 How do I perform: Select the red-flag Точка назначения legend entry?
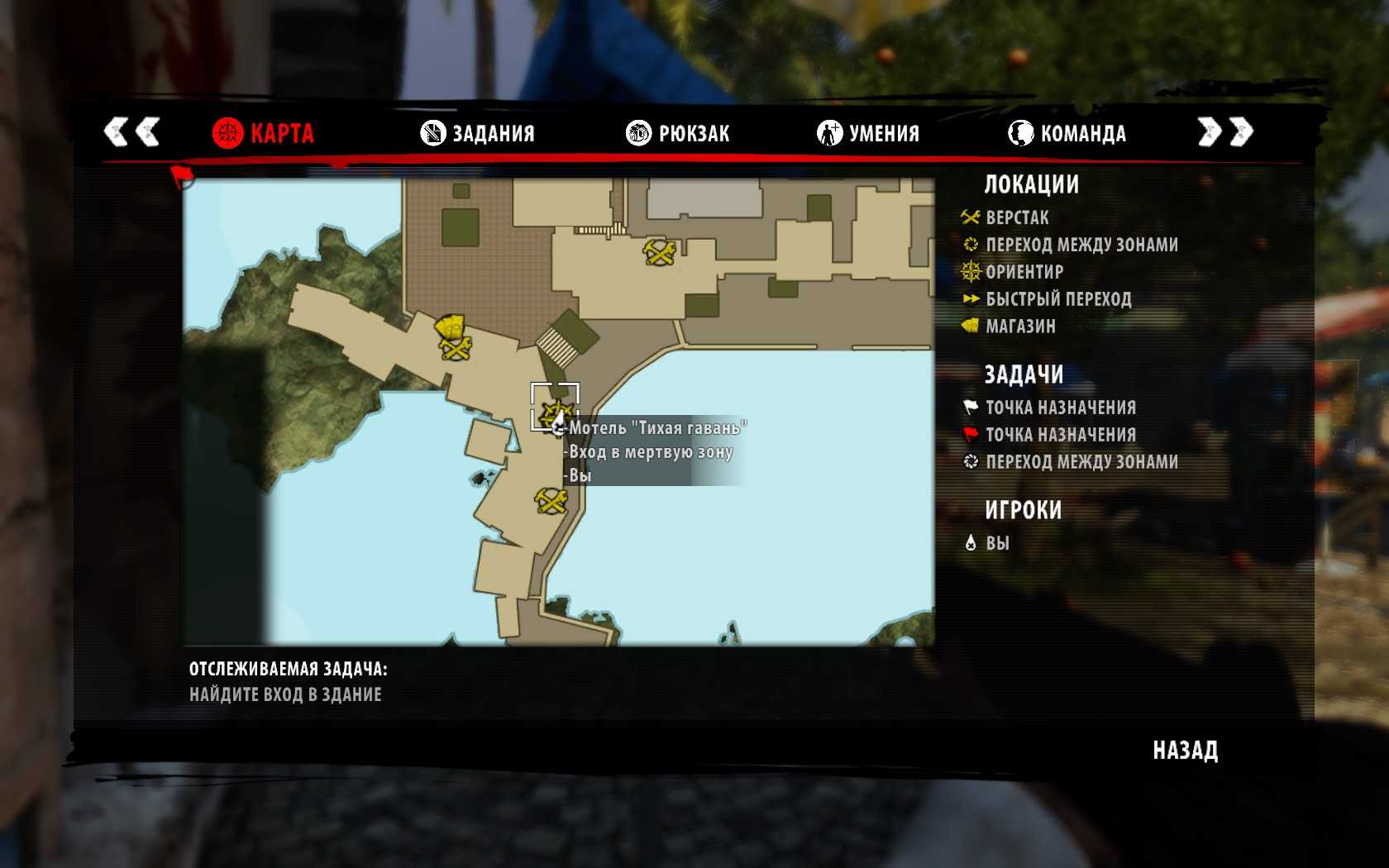click(1060, 435)
